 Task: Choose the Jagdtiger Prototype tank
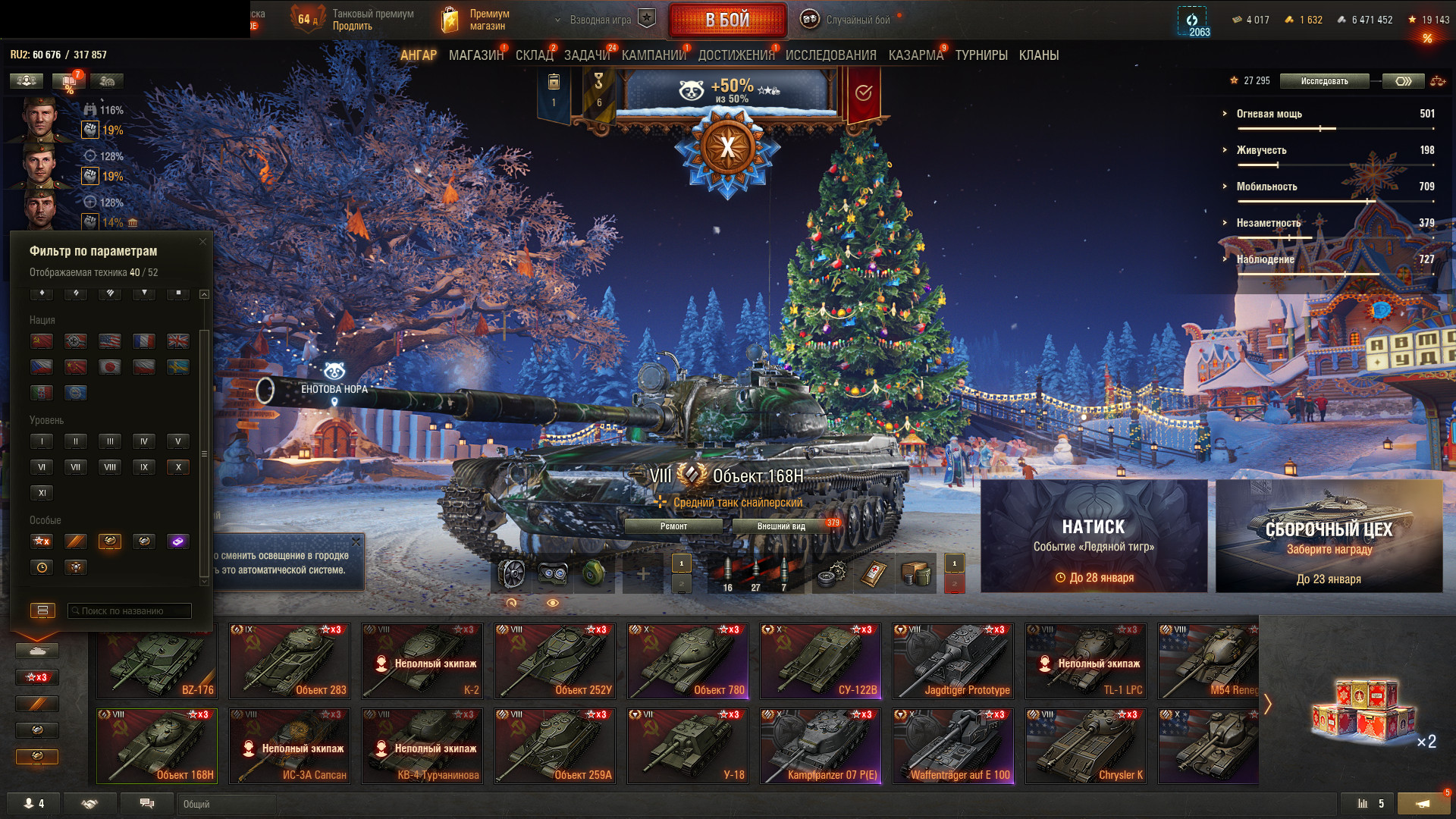click(953, 661)
